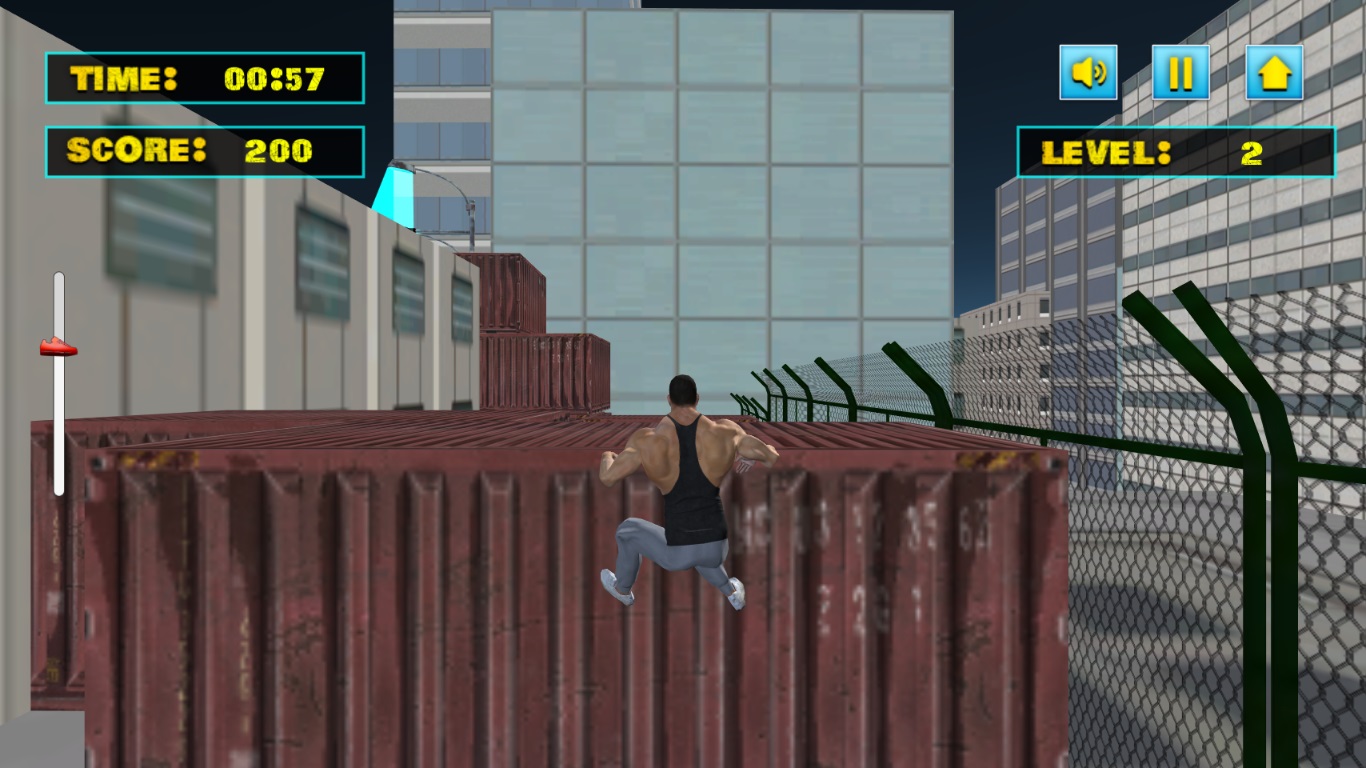1366x768 pixels.
Task: Click the SCORE 200 panel
Action: tap(203, 150)
